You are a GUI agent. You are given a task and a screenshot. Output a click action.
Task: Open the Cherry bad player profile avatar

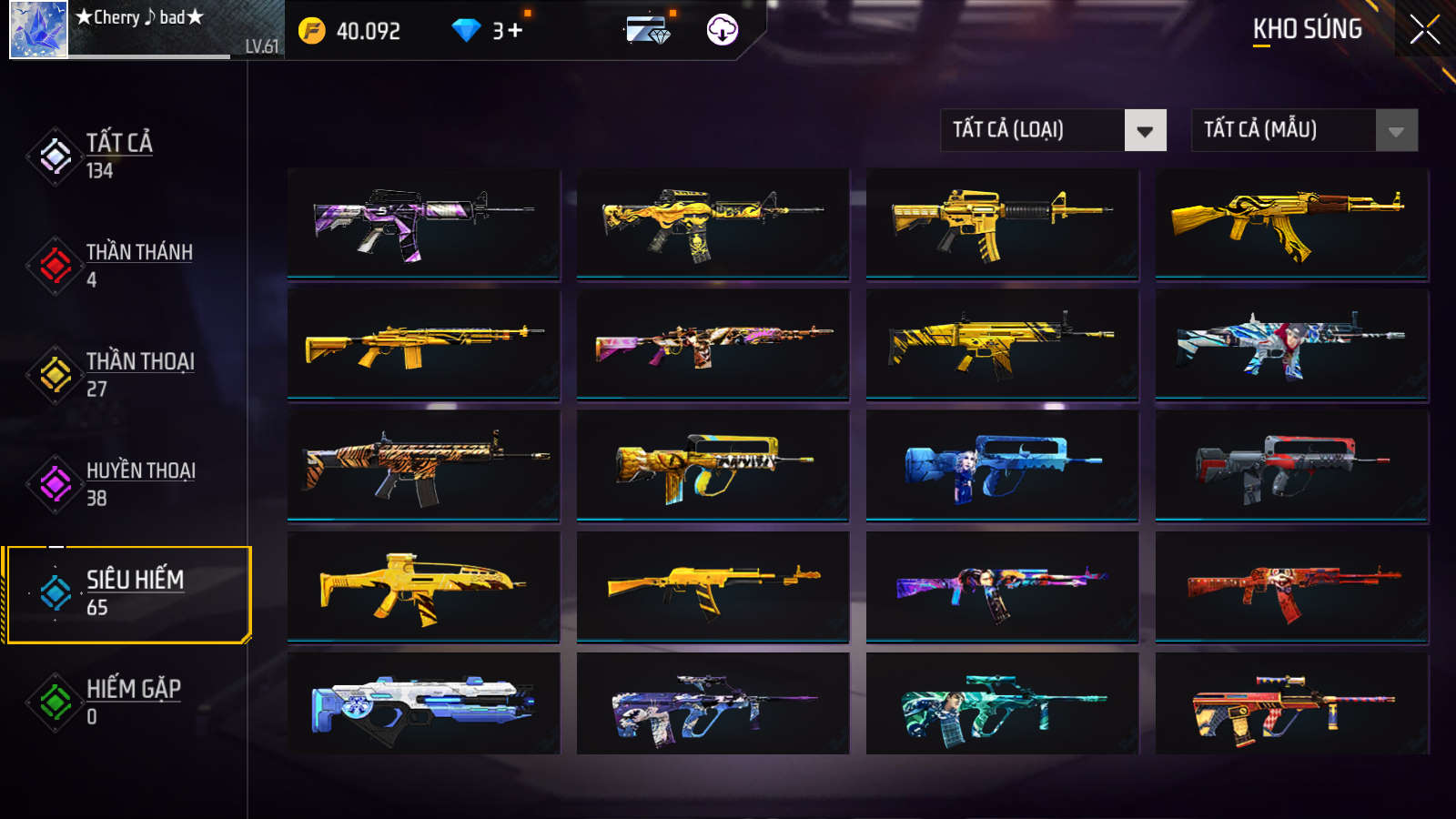tap(38, 29)
